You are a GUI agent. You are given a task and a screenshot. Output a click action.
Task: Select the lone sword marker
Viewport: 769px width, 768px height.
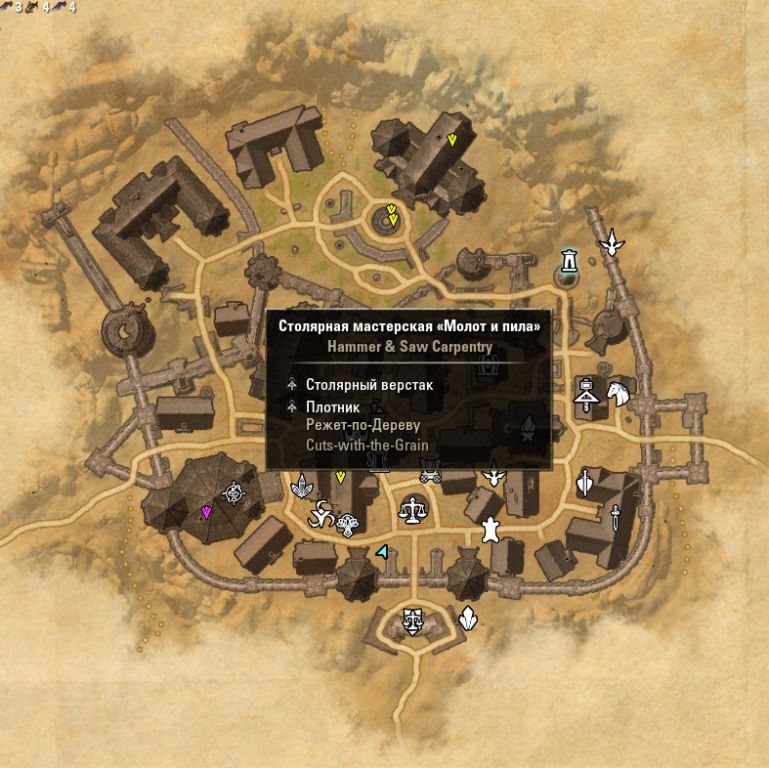617,517
